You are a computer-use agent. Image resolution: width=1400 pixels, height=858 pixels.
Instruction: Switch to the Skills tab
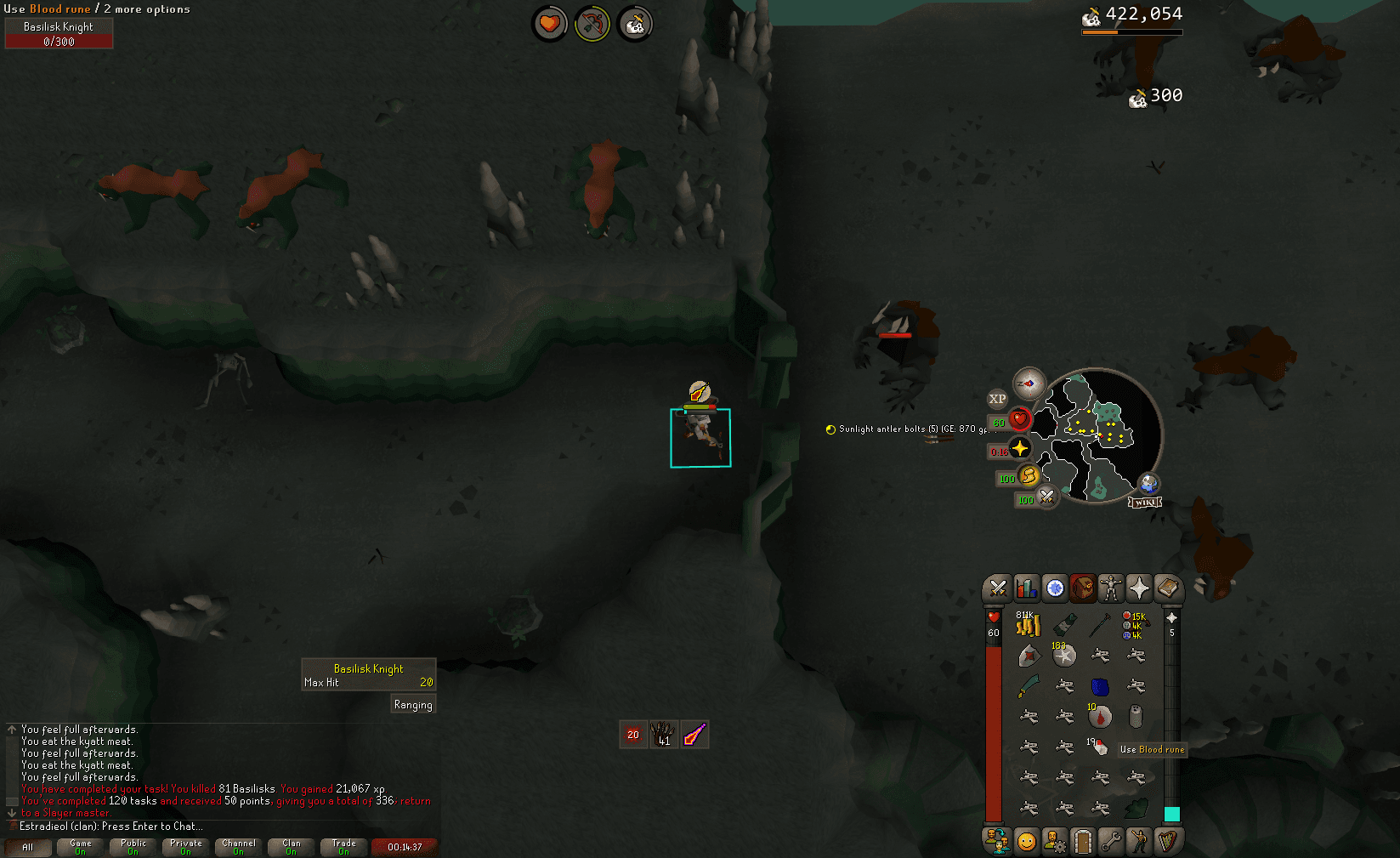1026,588
